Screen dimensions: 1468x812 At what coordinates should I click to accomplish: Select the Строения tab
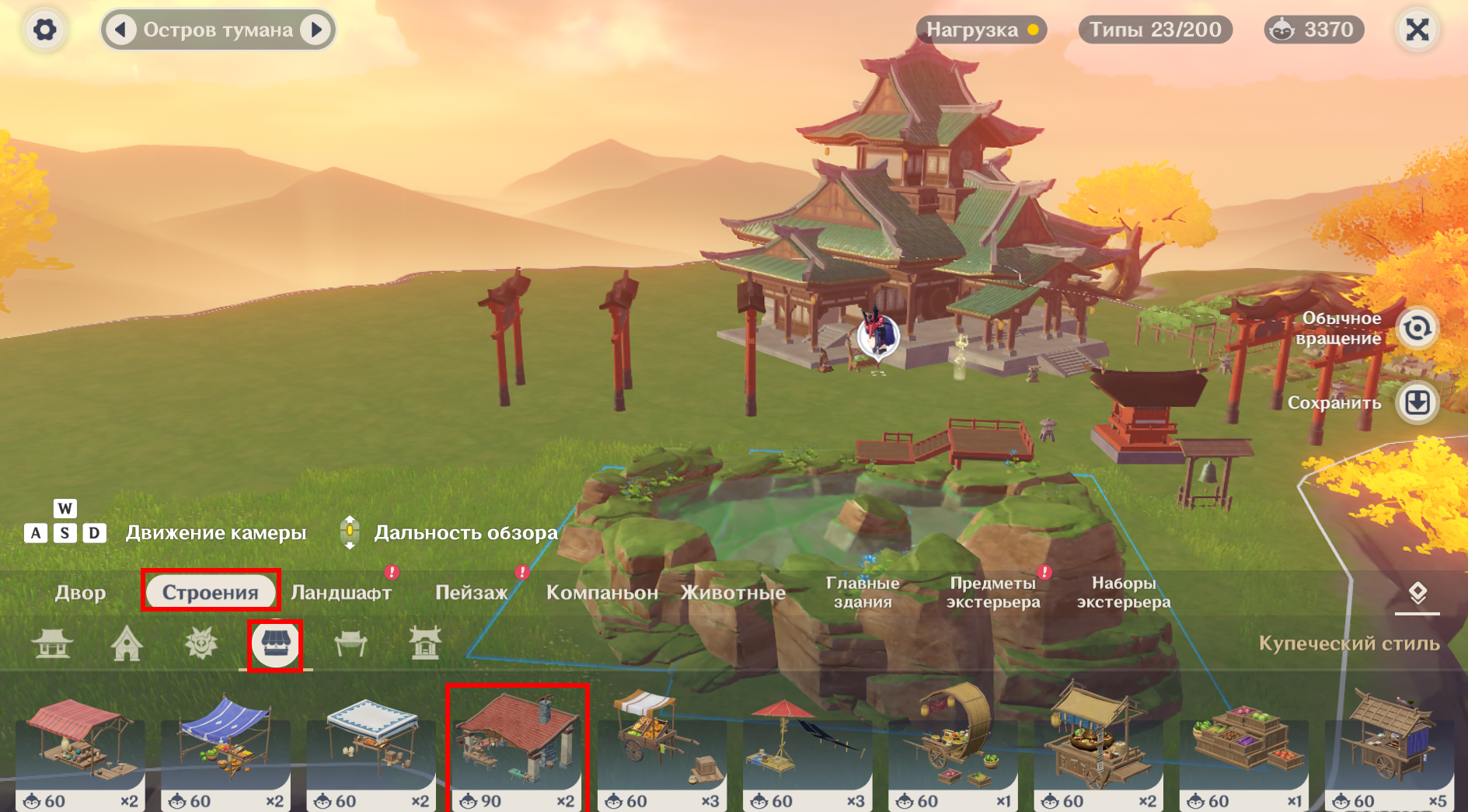pyautogui.click(x=210, y=592)
